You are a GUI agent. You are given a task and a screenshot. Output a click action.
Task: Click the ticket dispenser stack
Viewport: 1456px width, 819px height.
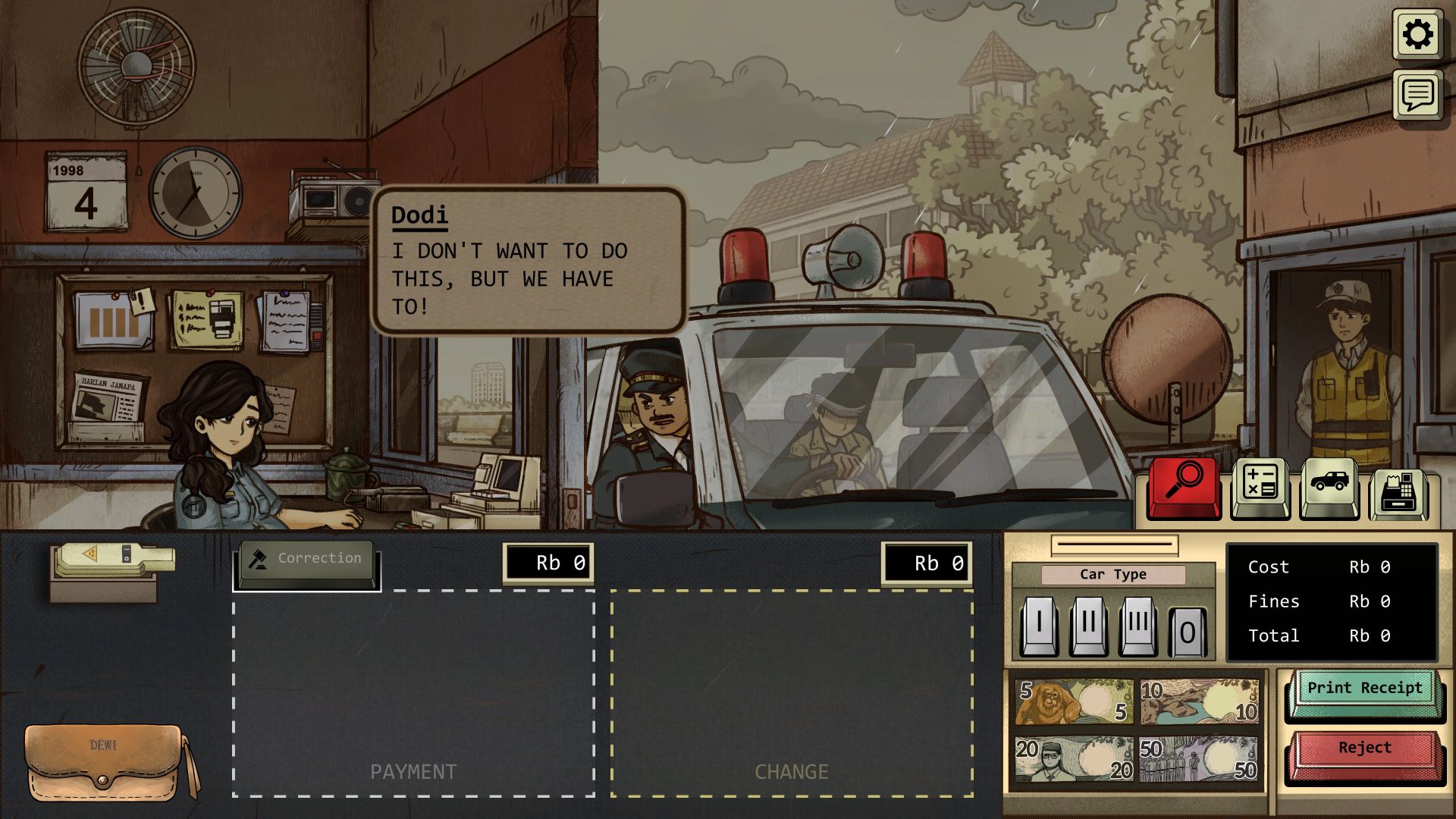point(114,563)
